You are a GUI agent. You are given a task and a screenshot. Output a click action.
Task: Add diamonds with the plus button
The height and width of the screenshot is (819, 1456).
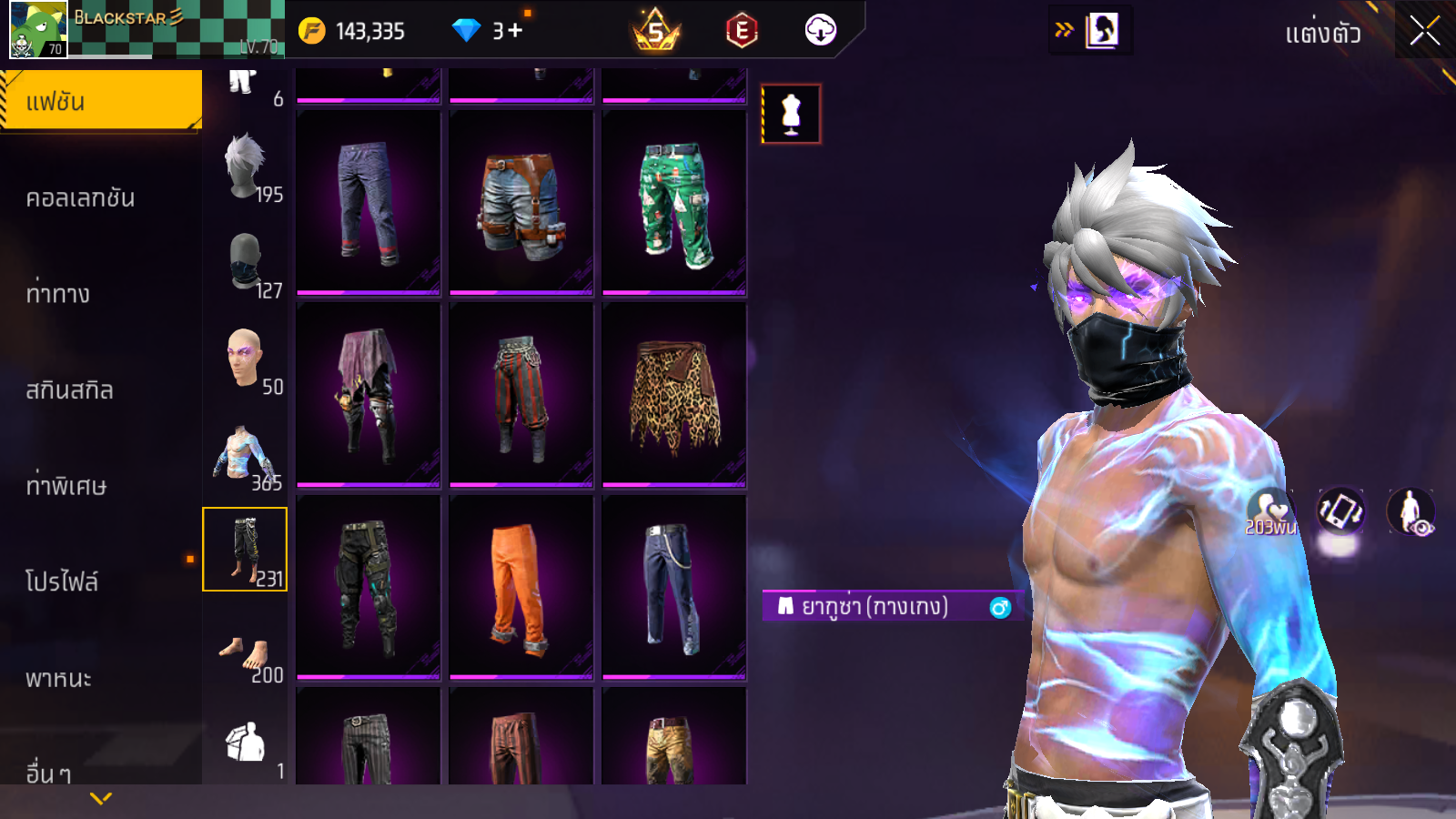(x=516, y=31)
